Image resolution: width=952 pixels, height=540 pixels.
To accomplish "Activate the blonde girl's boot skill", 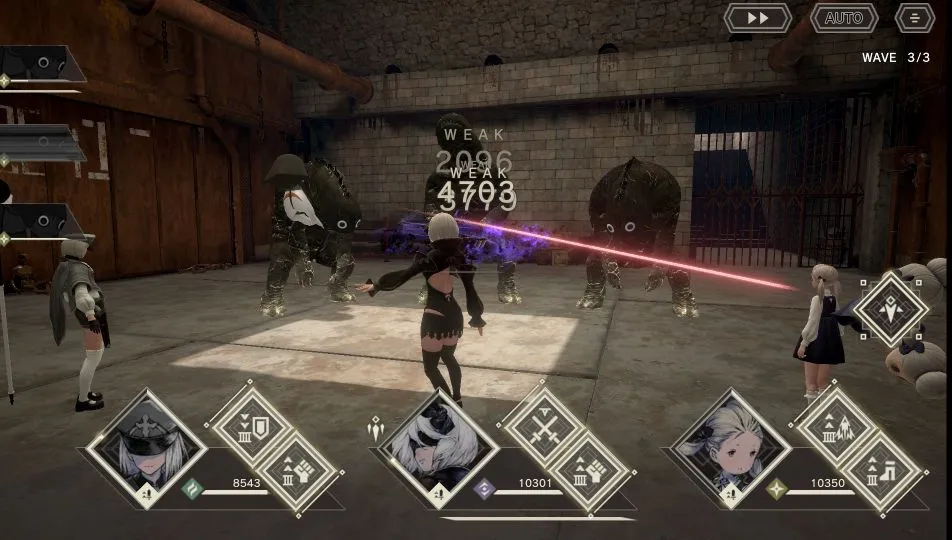I will click(882, 468).
